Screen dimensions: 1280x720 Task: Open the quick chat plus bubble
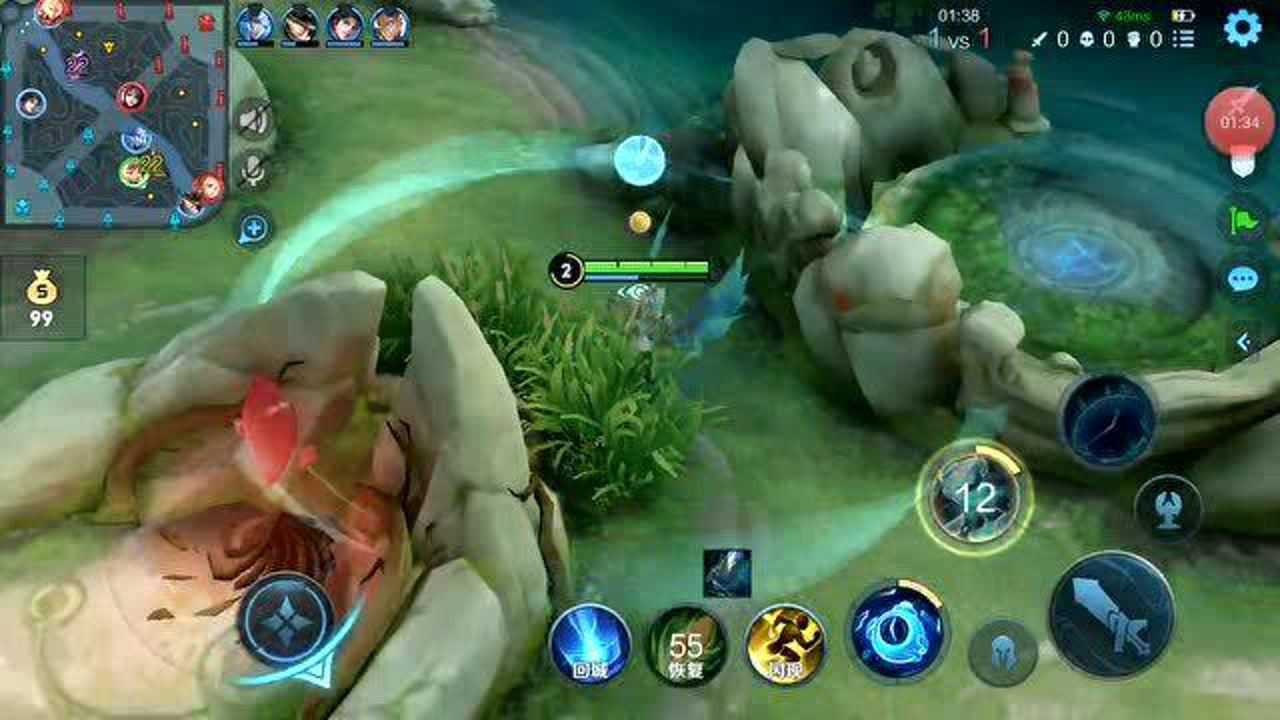(x=253, y=229)
